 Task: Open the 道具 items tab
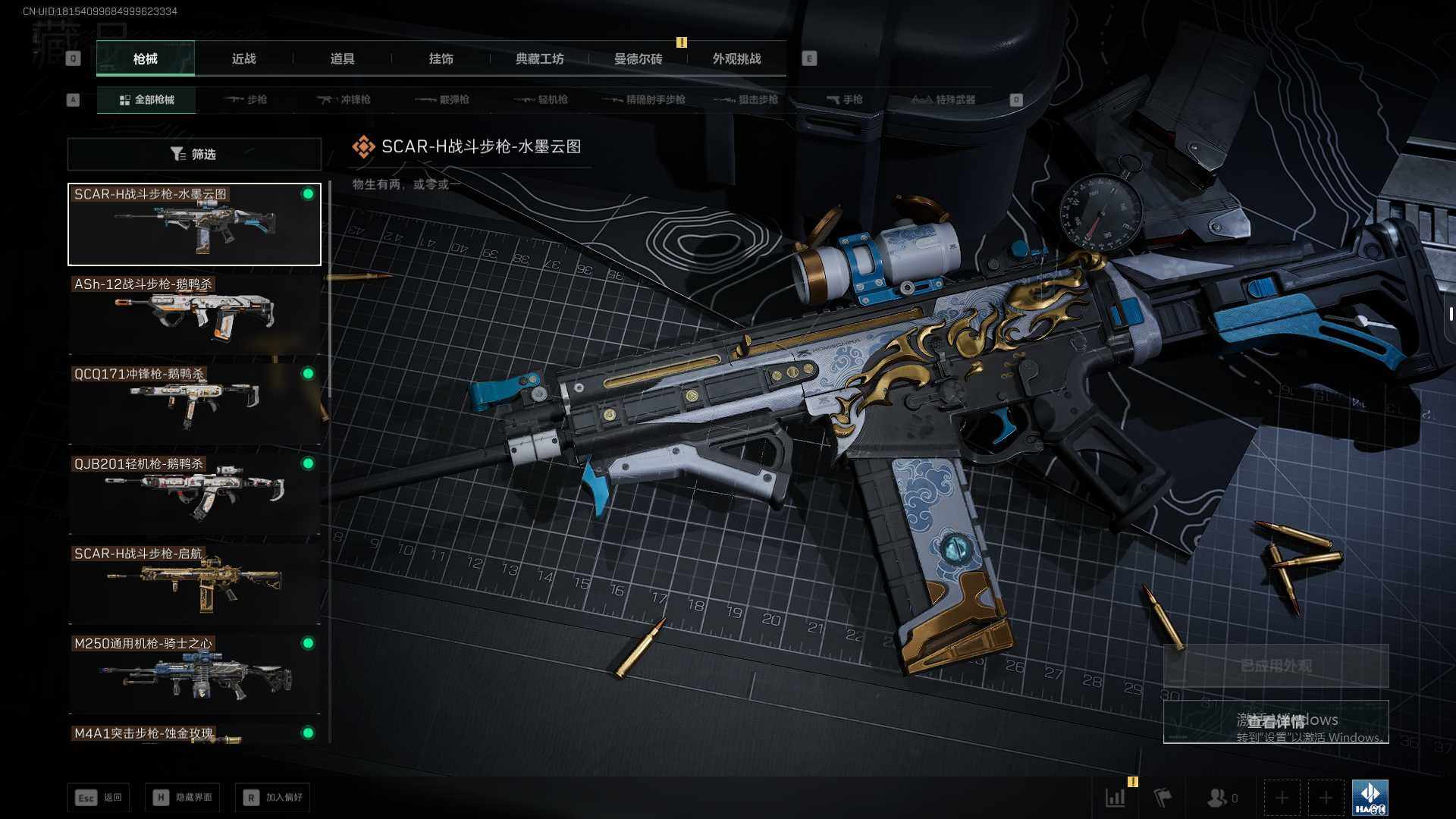342,58
